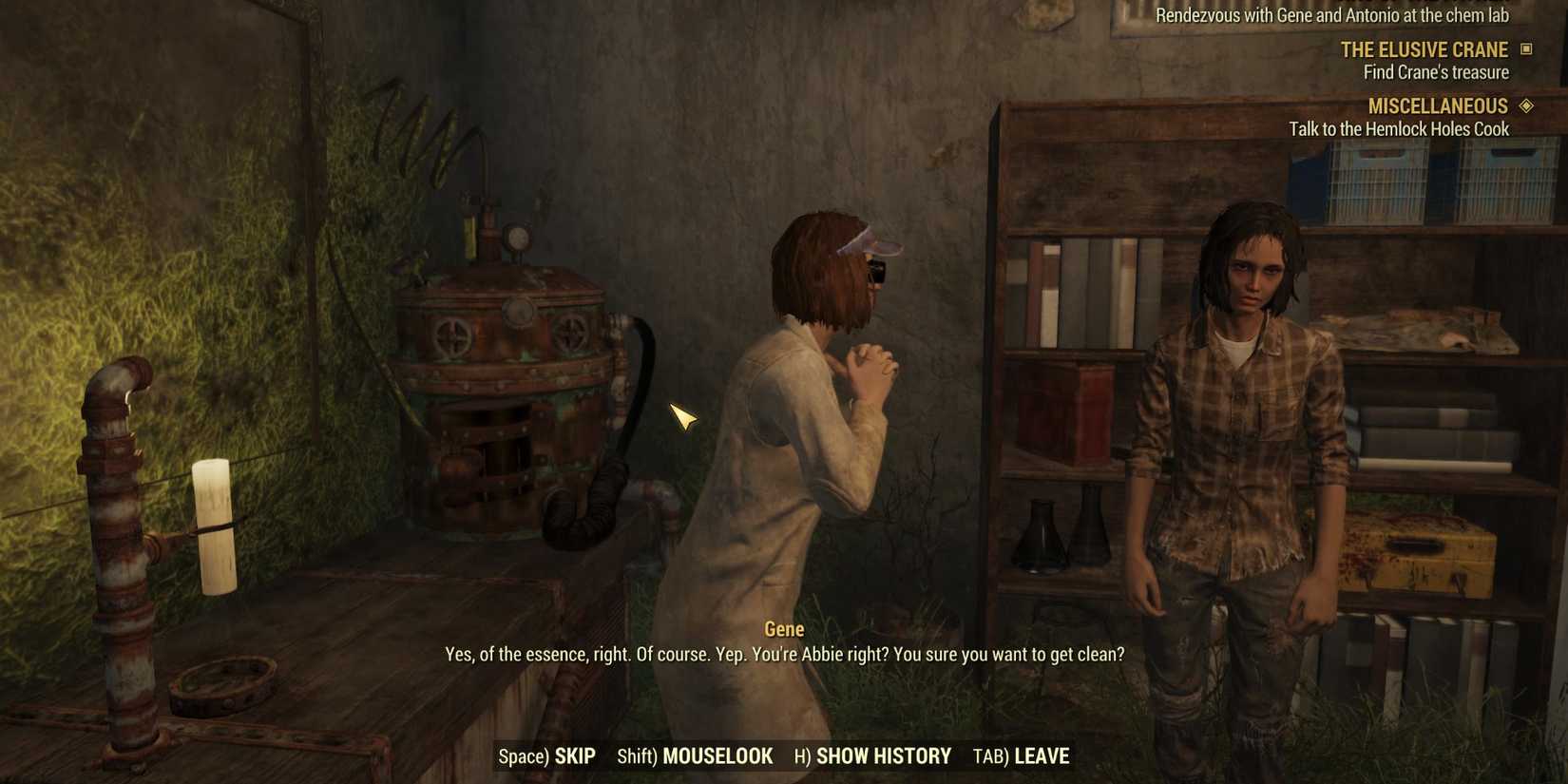
Task: Enable mouselook with the Shift option
Action: pyautogui.click(x=694, y=756)
